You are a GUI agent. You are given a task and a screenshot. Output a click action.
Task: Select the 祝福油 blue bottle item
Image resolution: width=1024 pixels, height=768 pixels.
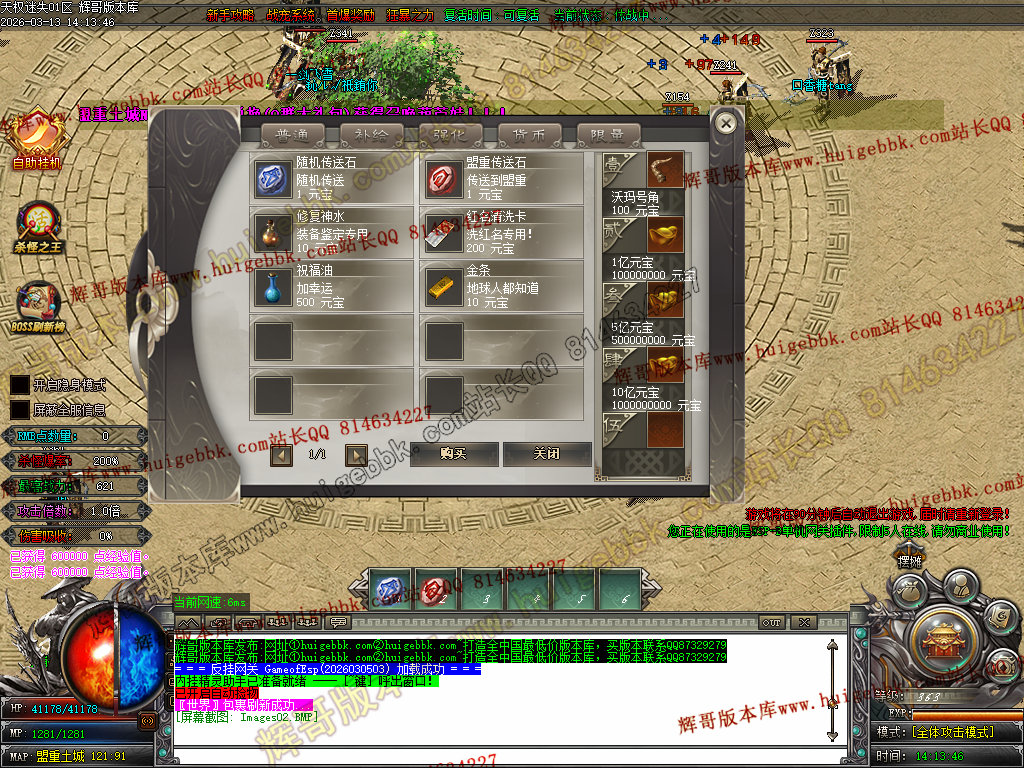[331, 286]
